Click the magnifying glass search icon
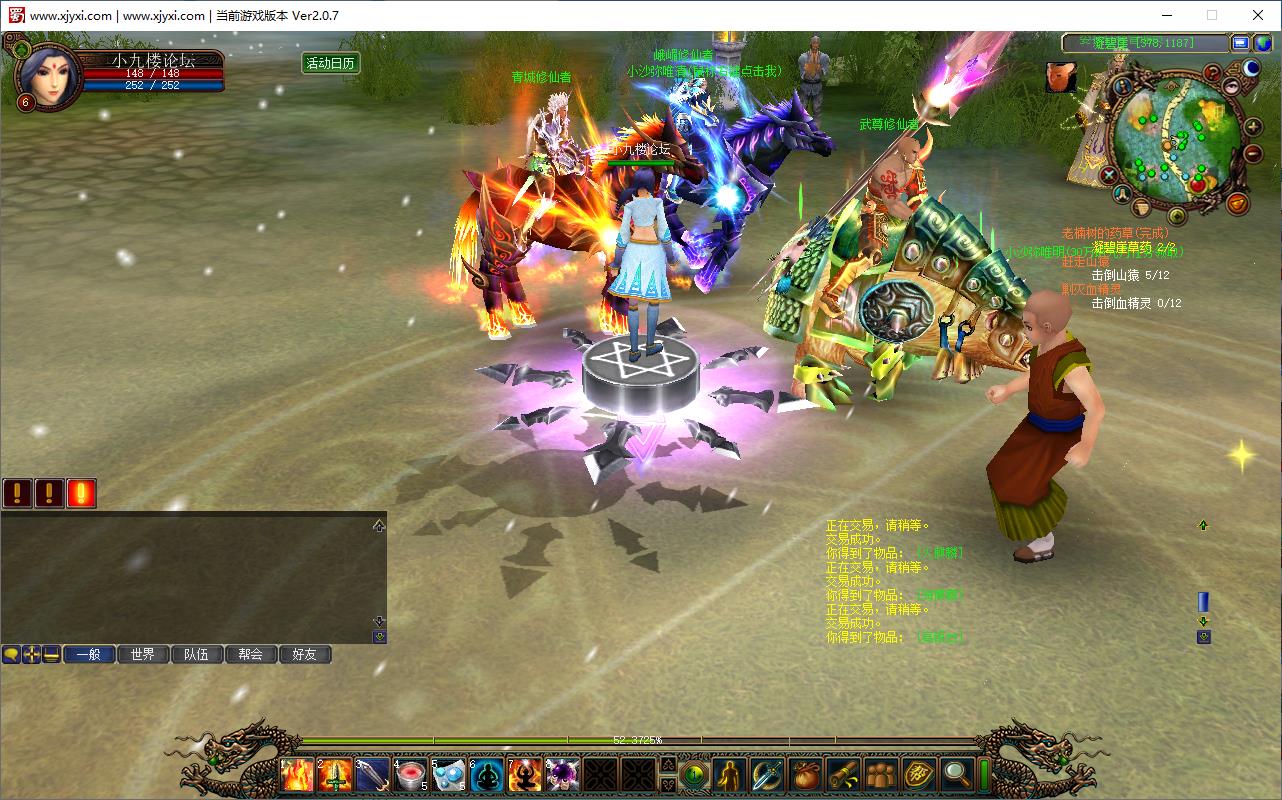Screen dimensions: 1282x800 point(957,775)
